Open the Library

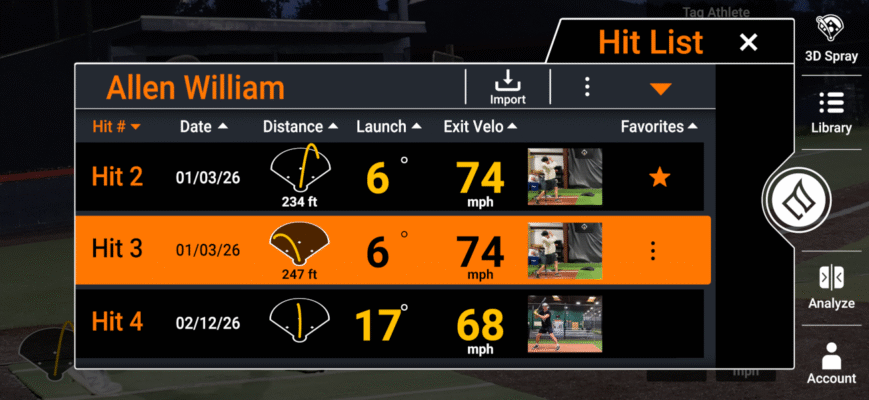[831, 113]
